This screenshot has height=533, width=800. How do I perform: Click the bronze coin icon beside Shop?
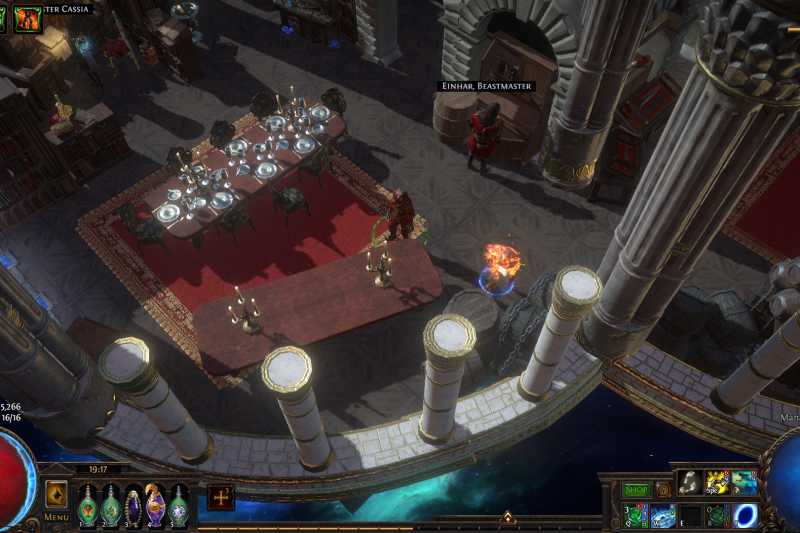pyautogui.click(x=663, y=490)
